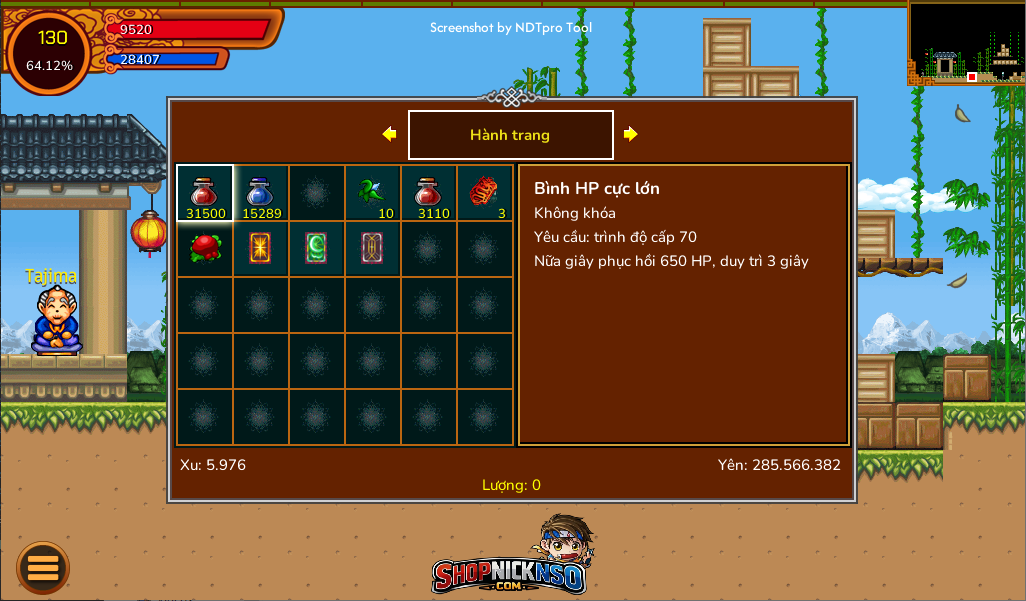1026x601 pixels.
Task: Select the blue MP potion stack of 15289
Action: [x=261, y=193]
